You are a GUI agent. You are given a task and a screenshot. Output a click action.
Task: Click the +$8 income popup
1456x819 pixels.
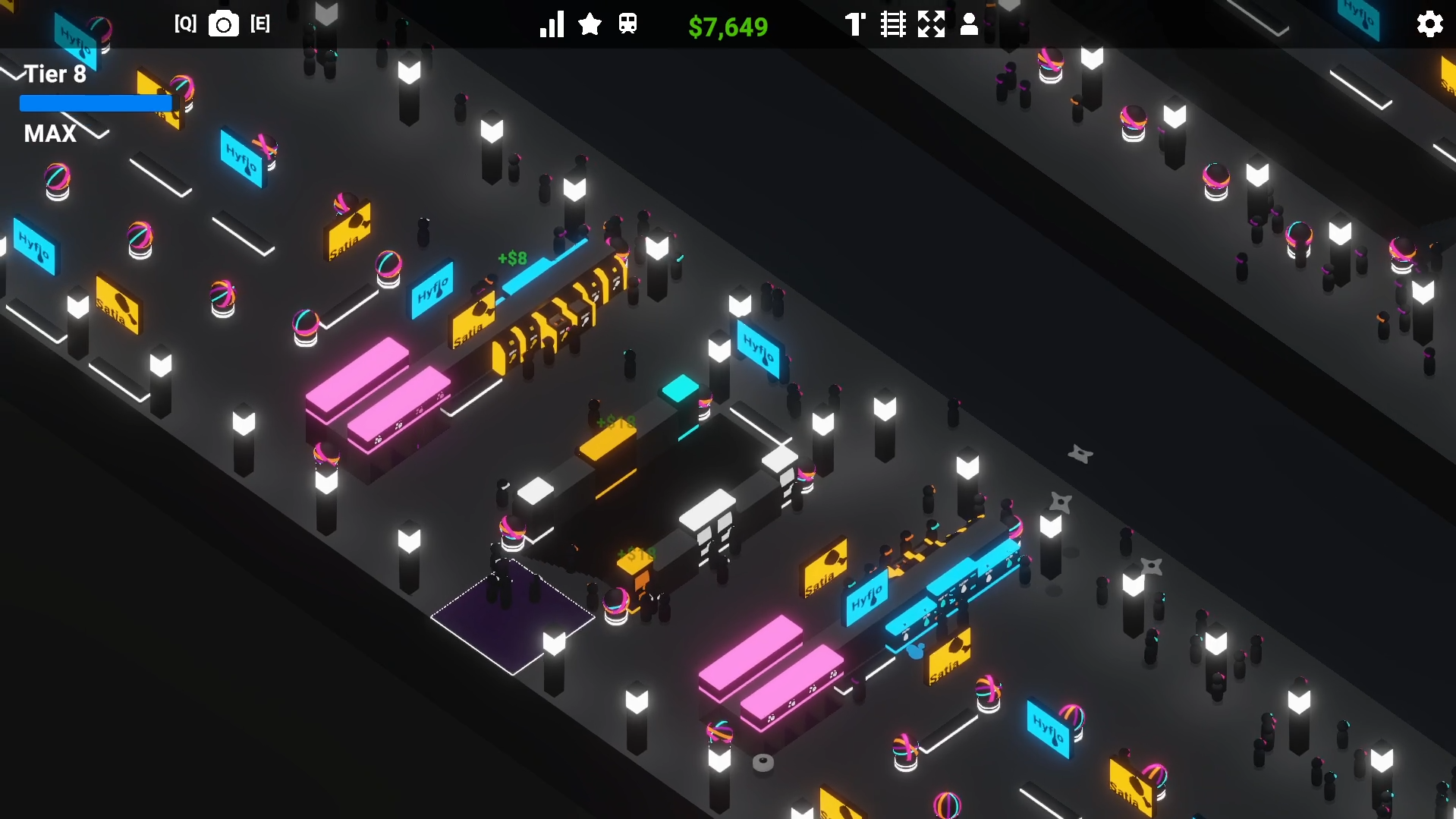tap(513, 258)
